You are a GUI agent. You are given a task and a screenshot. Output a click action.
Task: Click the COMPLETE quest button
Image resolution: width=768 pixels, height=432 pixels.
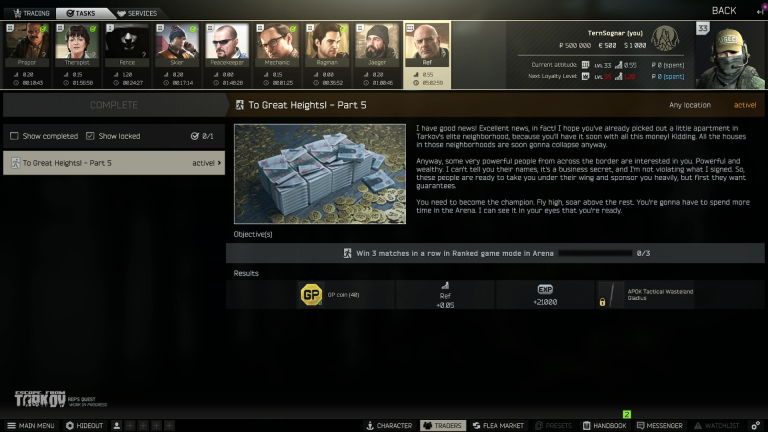click(x=114, y=105)
